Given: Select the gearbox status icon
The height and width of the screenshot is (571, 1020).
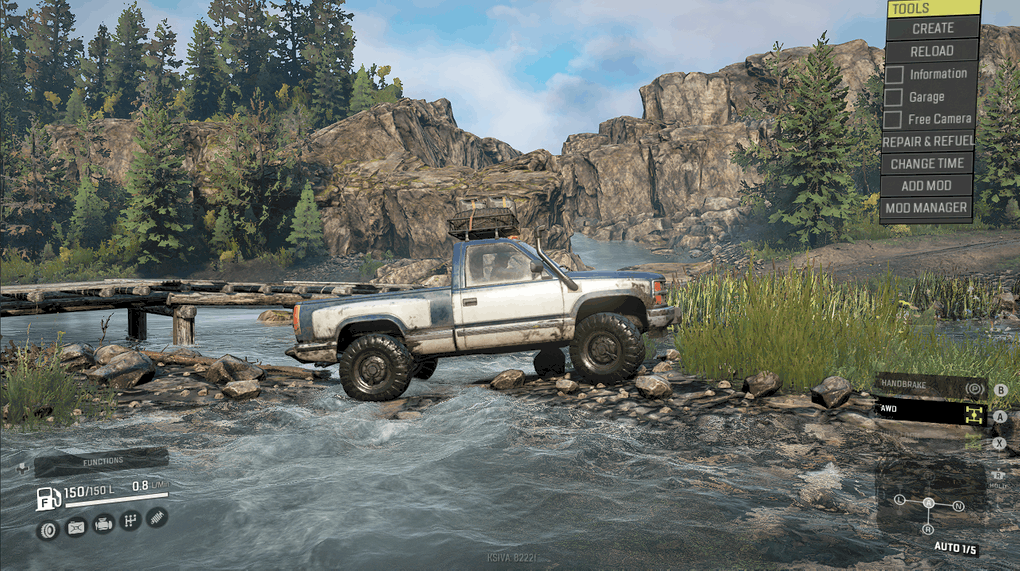Looking at the screenshot, I should (x=130, y=520).
